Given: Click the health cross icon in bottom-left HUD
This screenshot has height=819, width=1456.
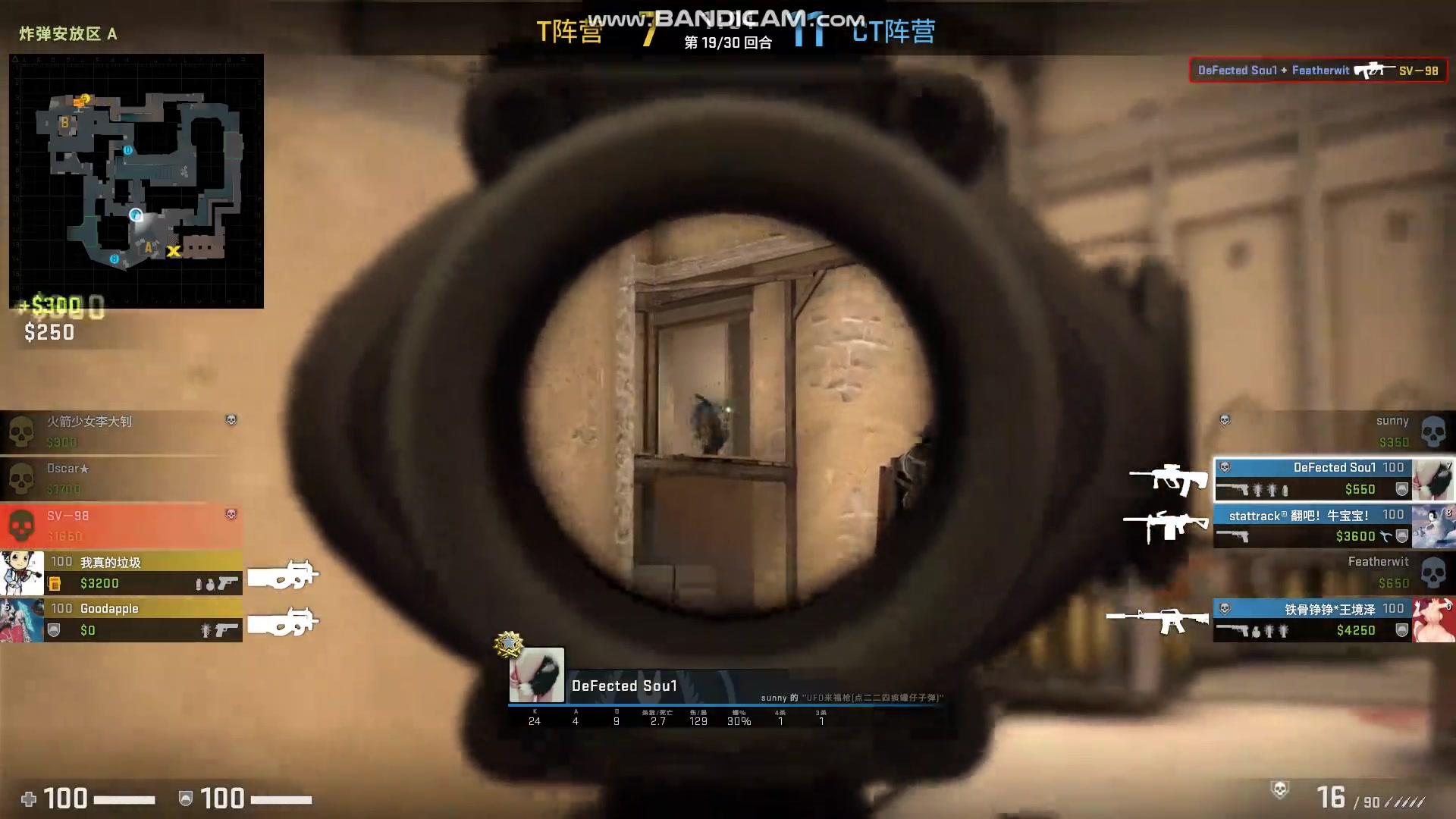Looking at the screenshot, I should 27,799.
